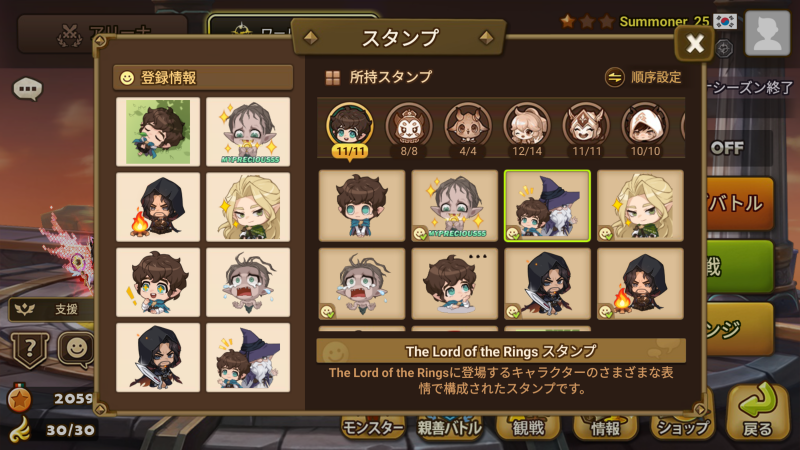Click the smiley face emote button

[76, 349]
